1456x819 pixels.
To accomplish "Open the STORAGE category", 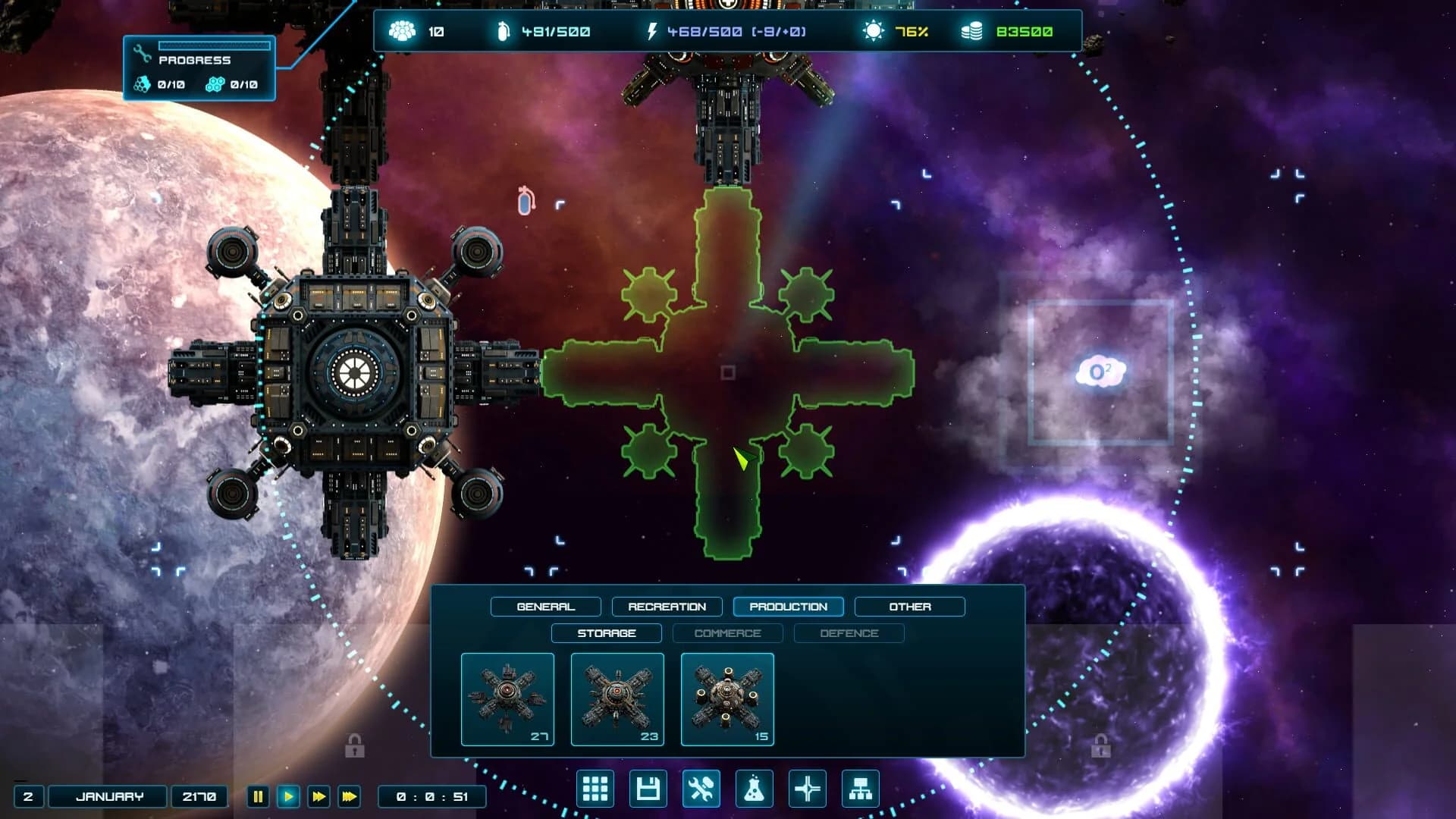I will 606,633.
